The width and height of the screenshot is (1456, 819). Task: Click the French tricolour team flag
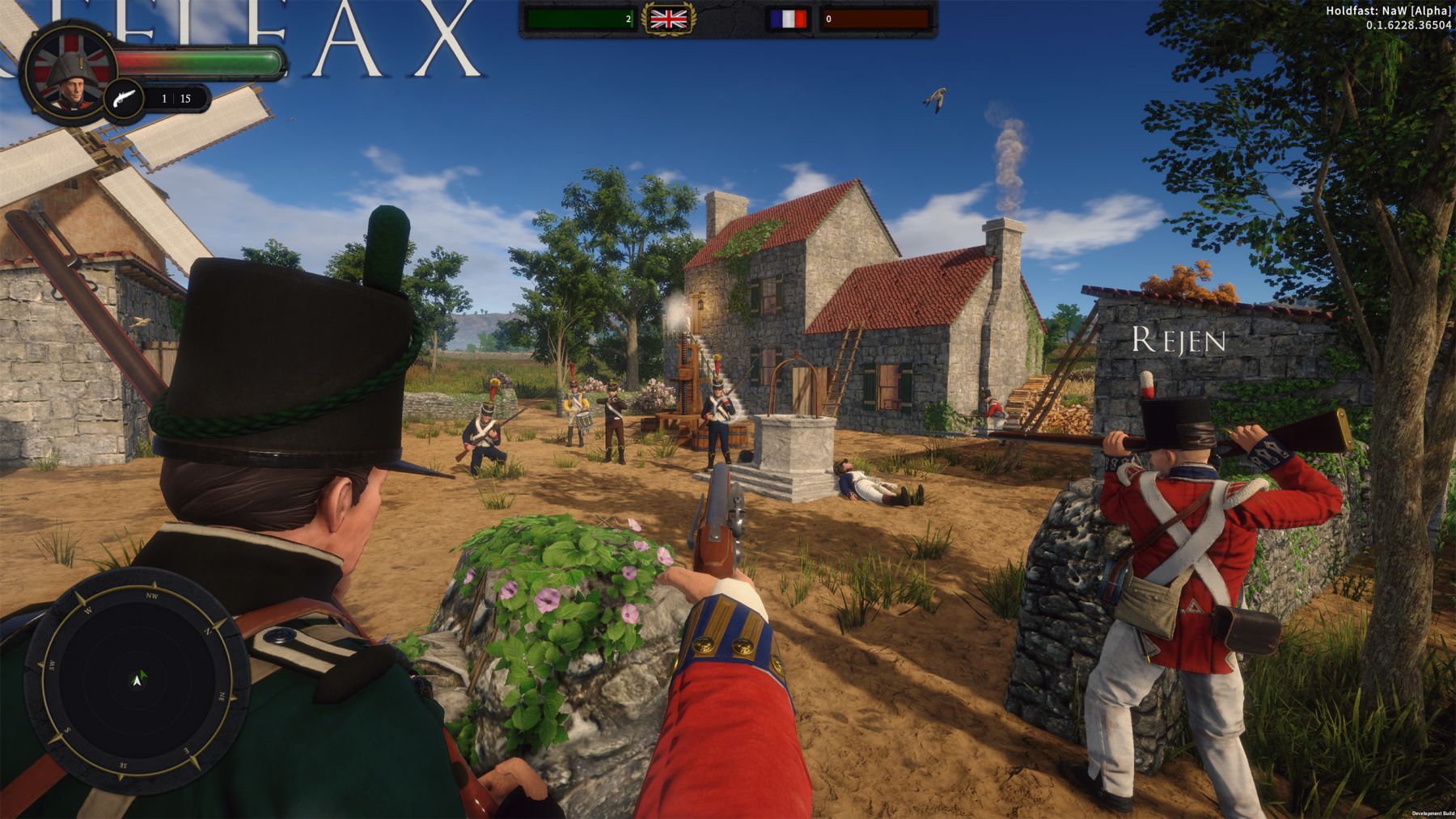(x=789, y=19)
